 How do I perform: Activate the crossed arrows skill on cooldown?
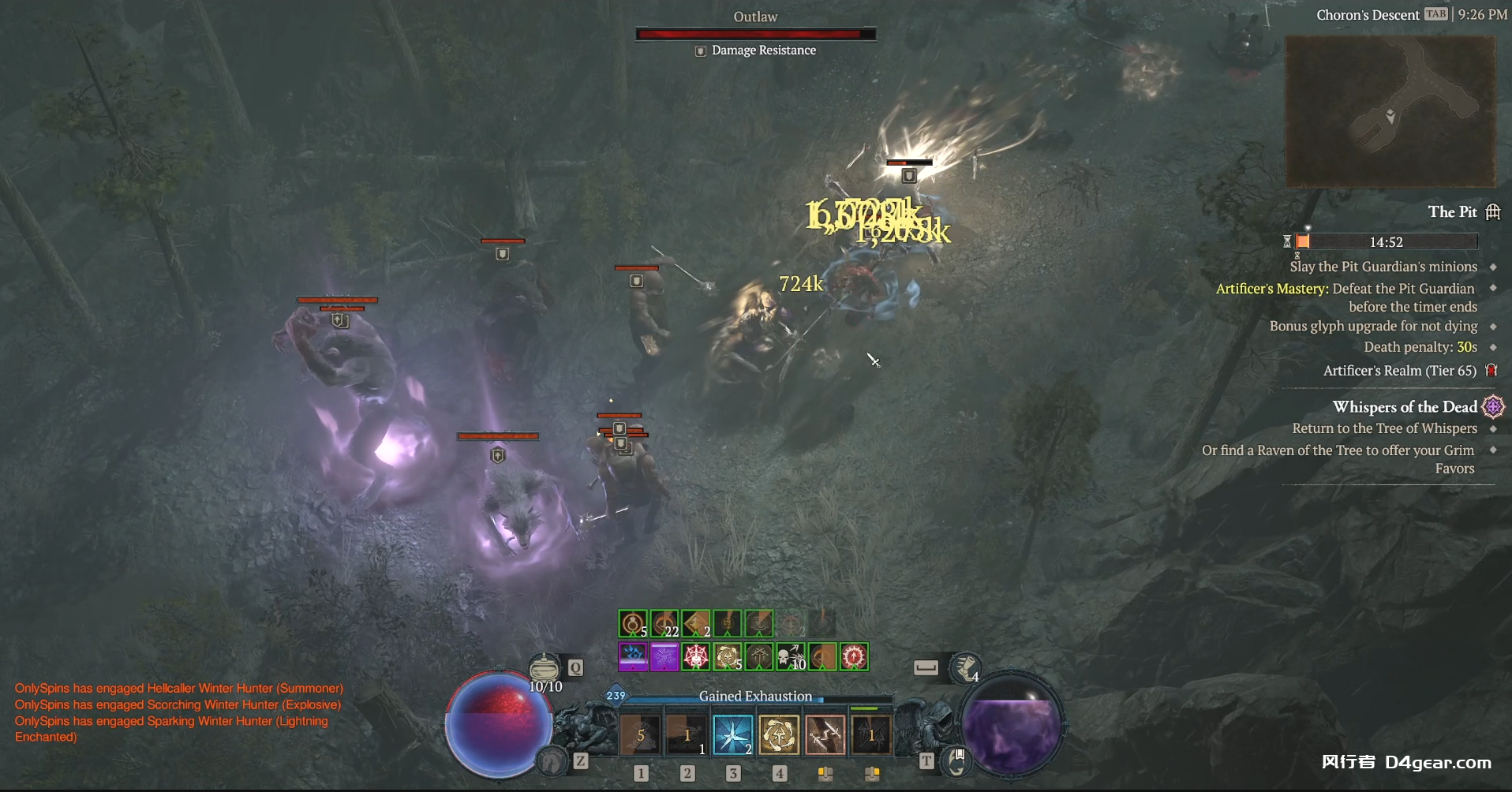click(870, 734)
